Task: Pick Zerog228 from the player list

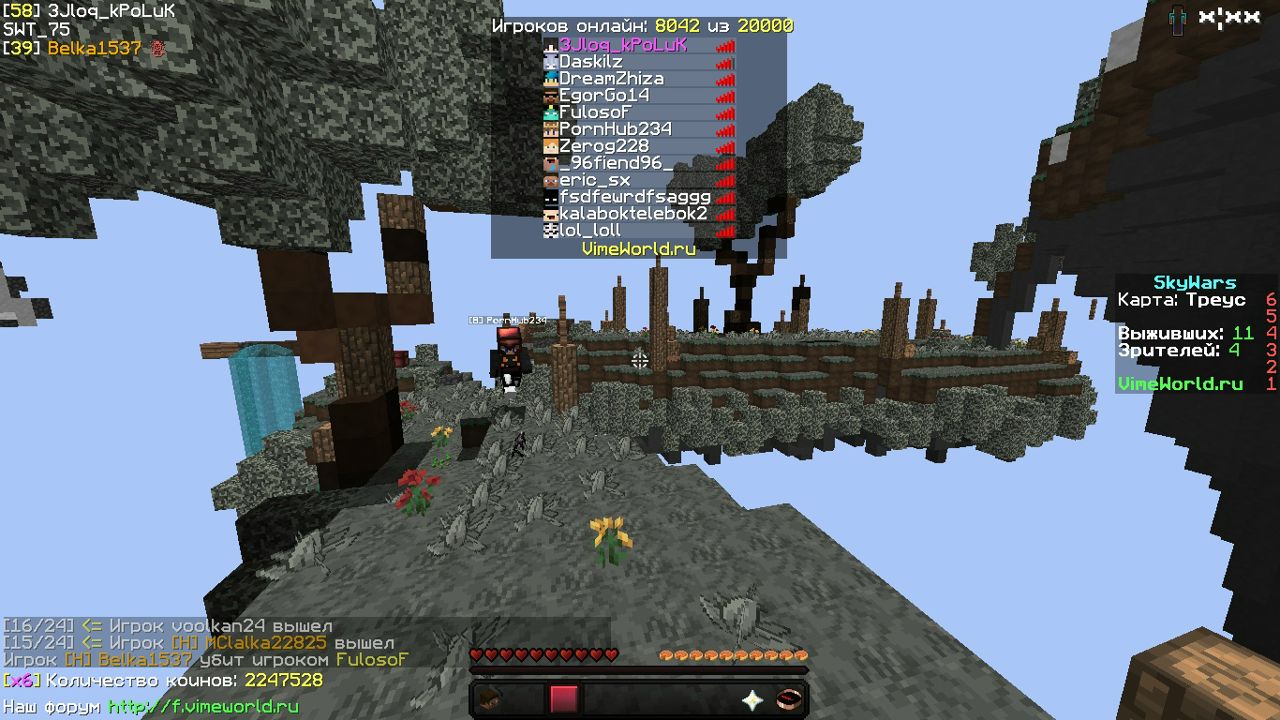Action: coord(603,147)
